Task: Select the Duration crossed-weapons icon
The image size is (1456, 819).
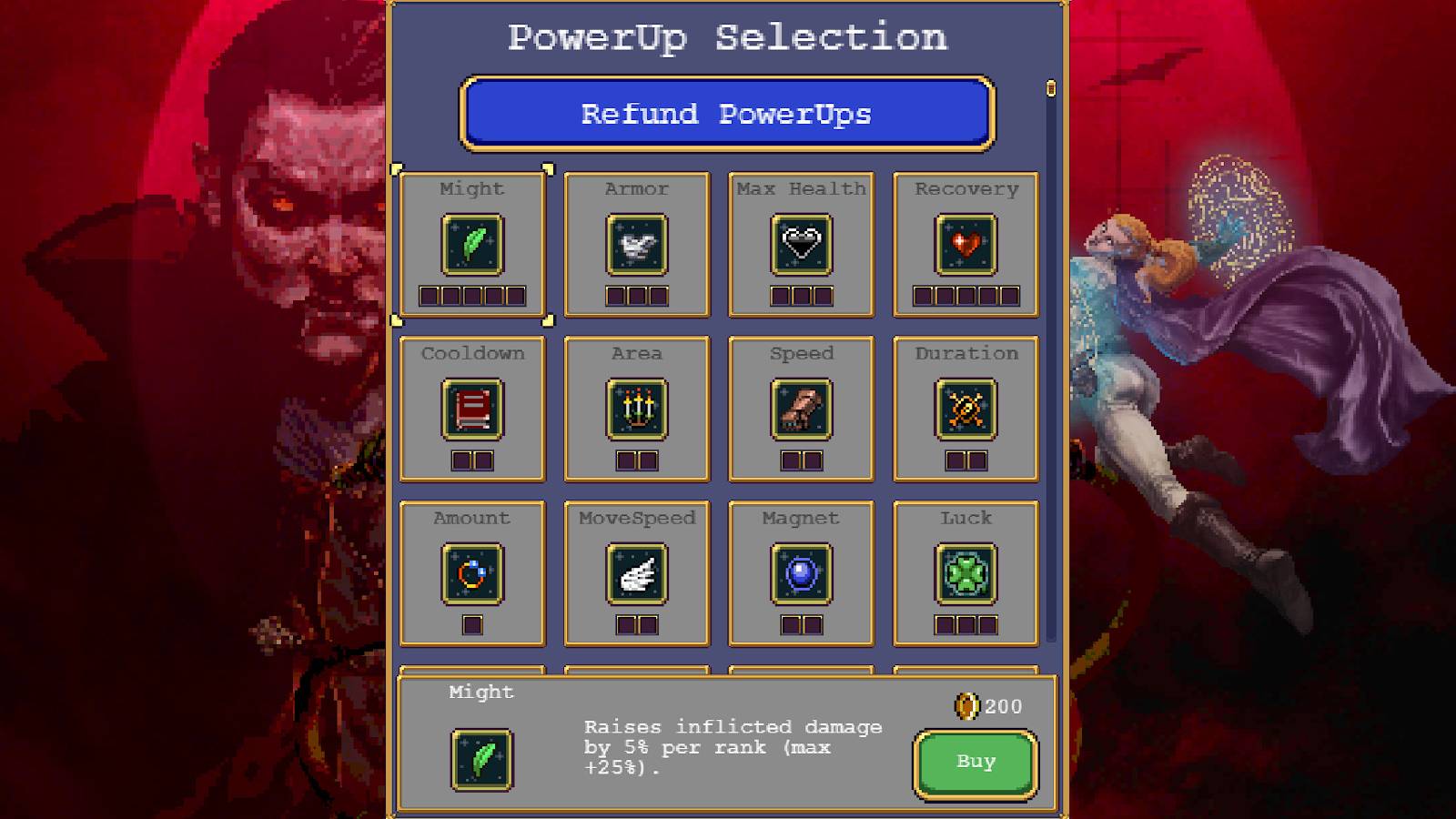Action: tap(966, 409)
